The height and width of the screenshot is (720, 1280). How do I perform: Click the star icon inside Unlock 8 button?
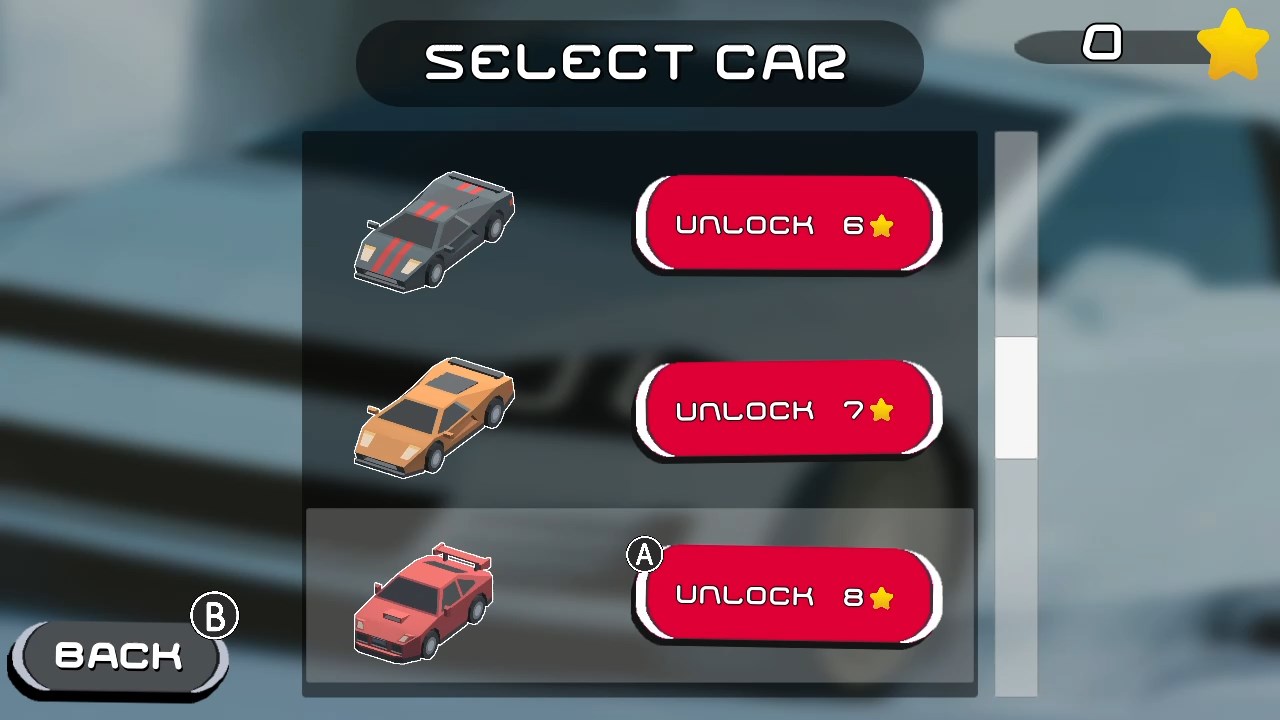pyautogui.click(x=881, y=597)
